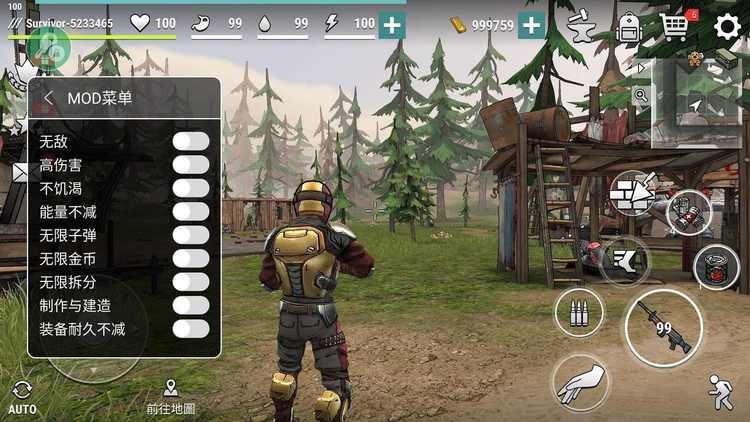Enable the 高伤害 toggle
The image size is (750, 422).
click(x=190, y=164)
